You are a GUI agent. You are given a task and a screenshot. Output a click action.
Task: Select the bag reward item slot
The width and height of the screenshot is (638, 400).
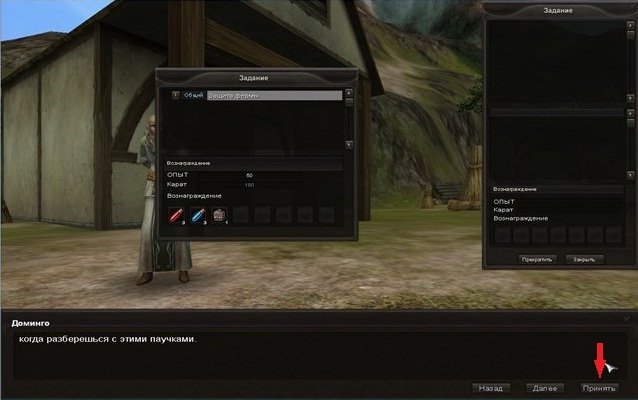click(220, 214)
